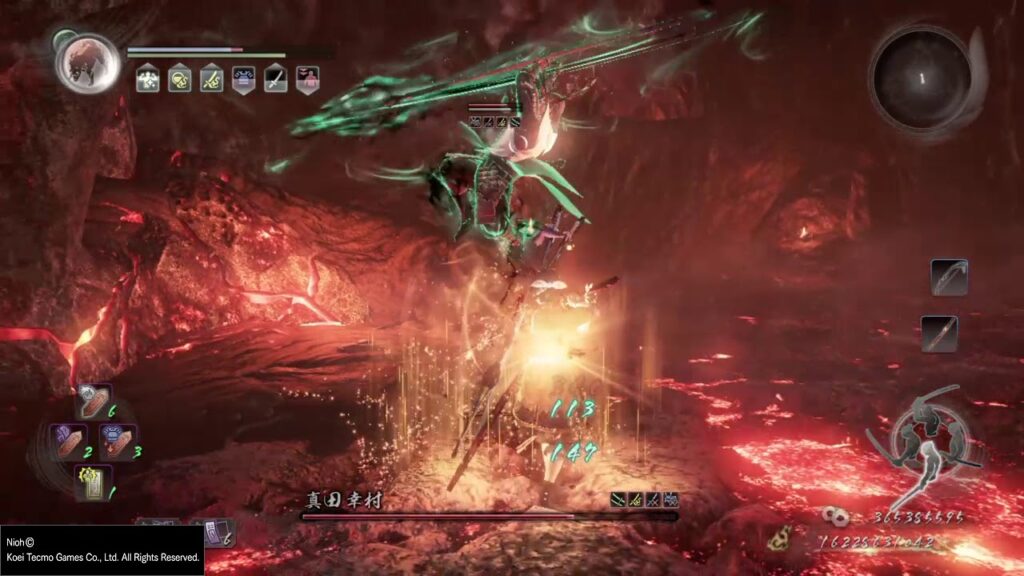
Task: Use the golden scroll item with count 1
Action: pos(93,482)
